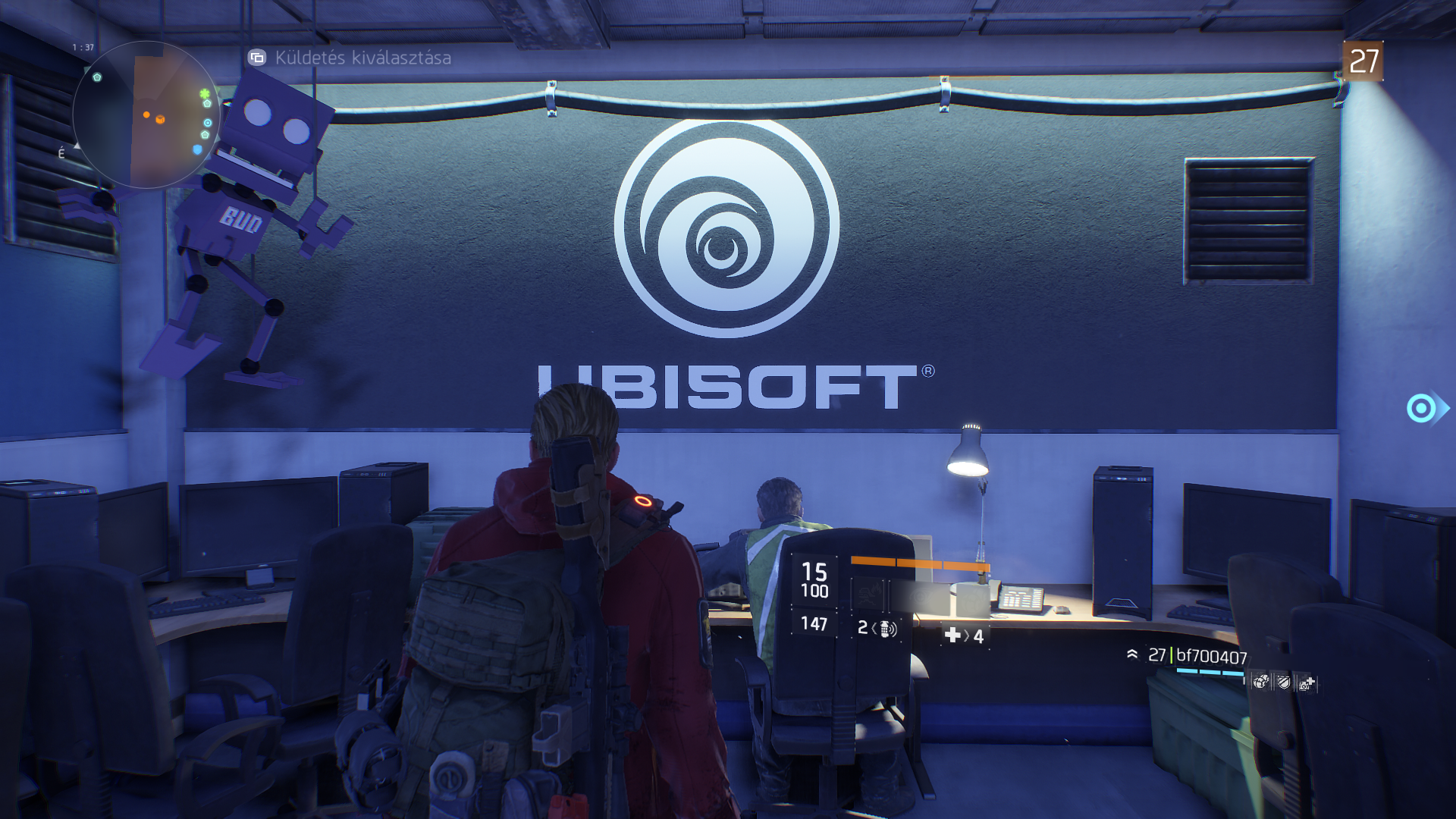The height and width of the screenshot is (819, 1456).
Task: Use the medkit cross icon
Action: tap(953, 635)
